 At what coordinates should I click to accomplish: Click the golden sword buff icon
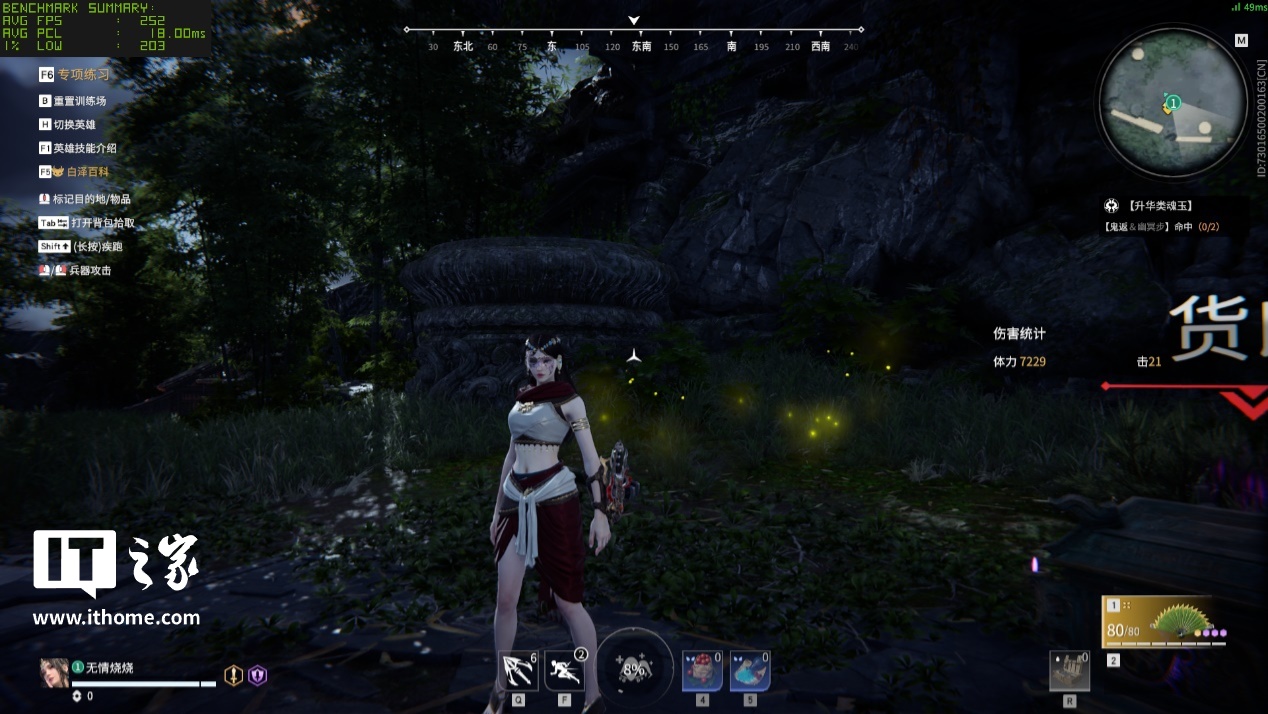[233, 675]
